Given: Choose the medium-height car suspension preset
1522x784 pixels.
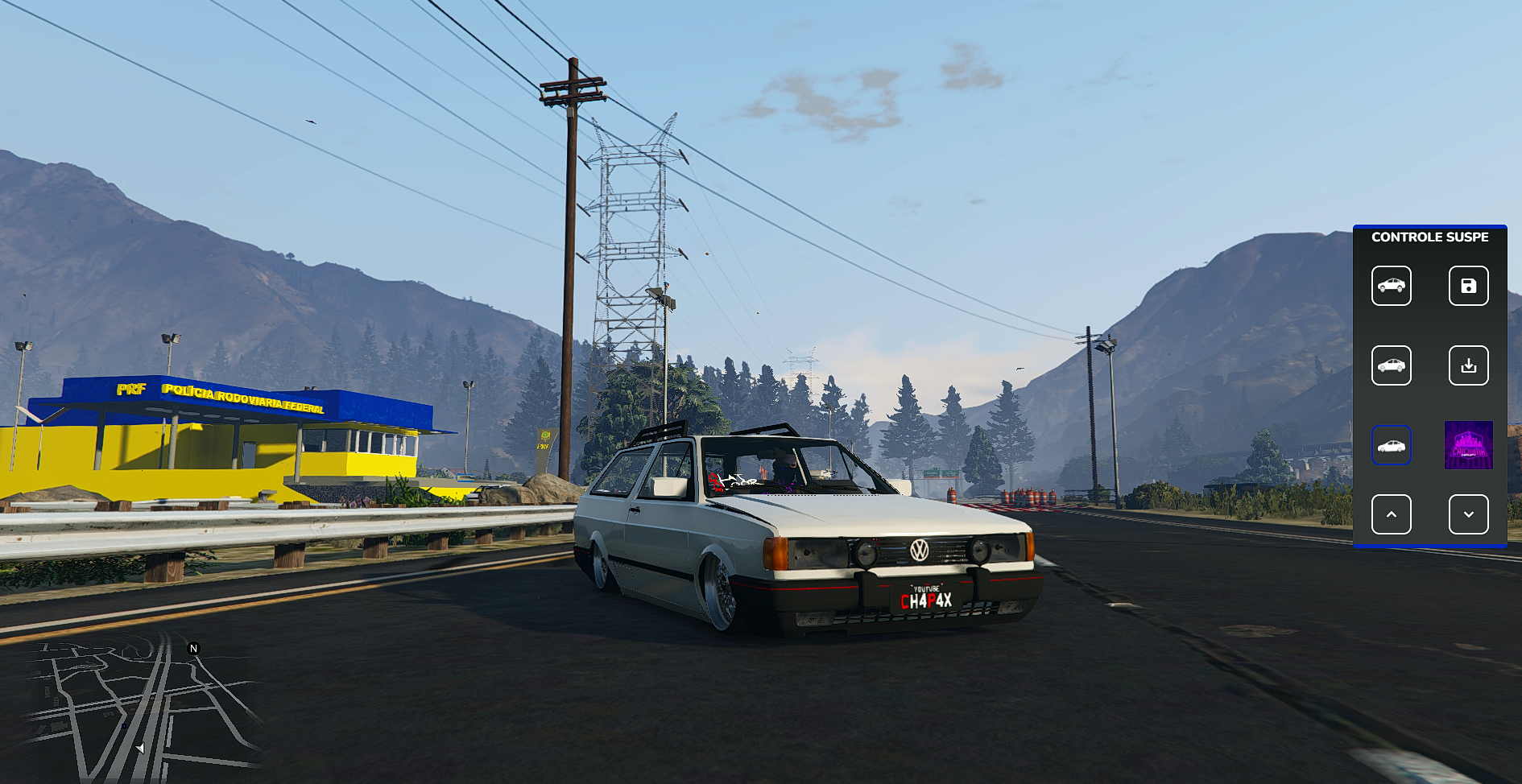Looking at the screenshot, I should tap(1391, 365).
